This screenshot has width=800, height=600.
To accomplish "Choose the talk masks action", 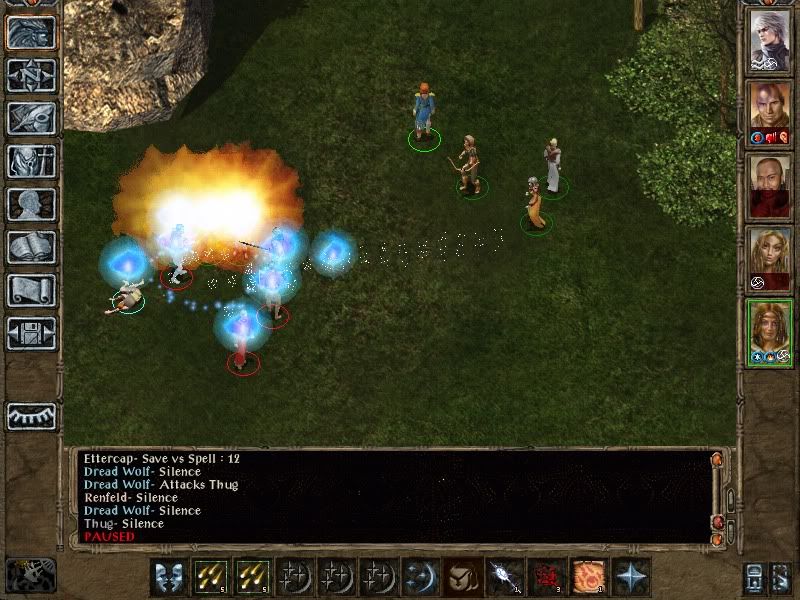I will [x=169, y=577].
